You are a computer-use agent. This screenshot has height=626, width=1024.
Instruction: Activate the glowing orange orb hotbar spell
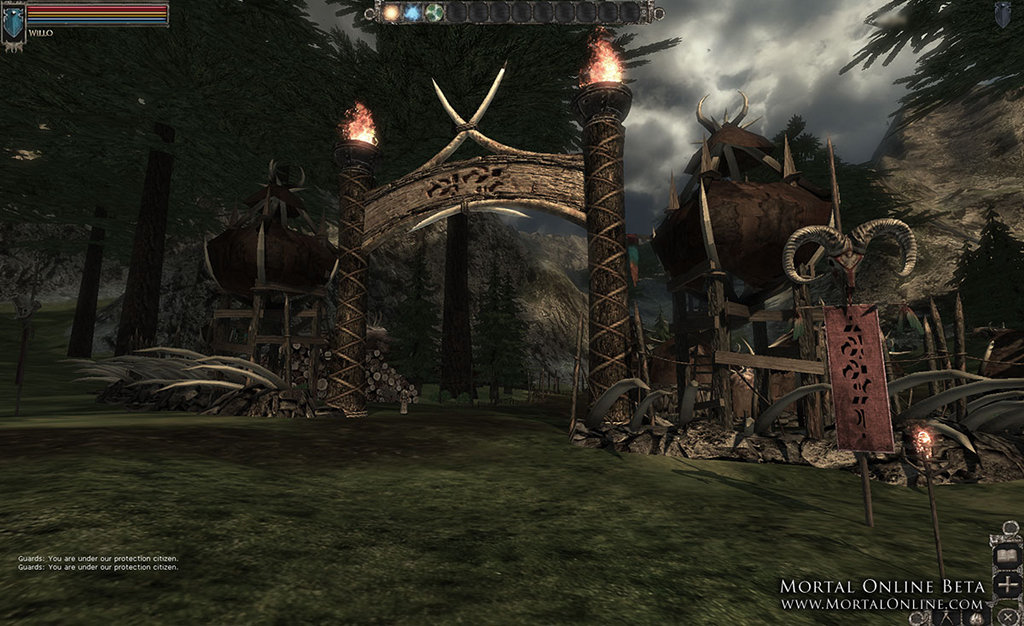click(x=391, y=12)
